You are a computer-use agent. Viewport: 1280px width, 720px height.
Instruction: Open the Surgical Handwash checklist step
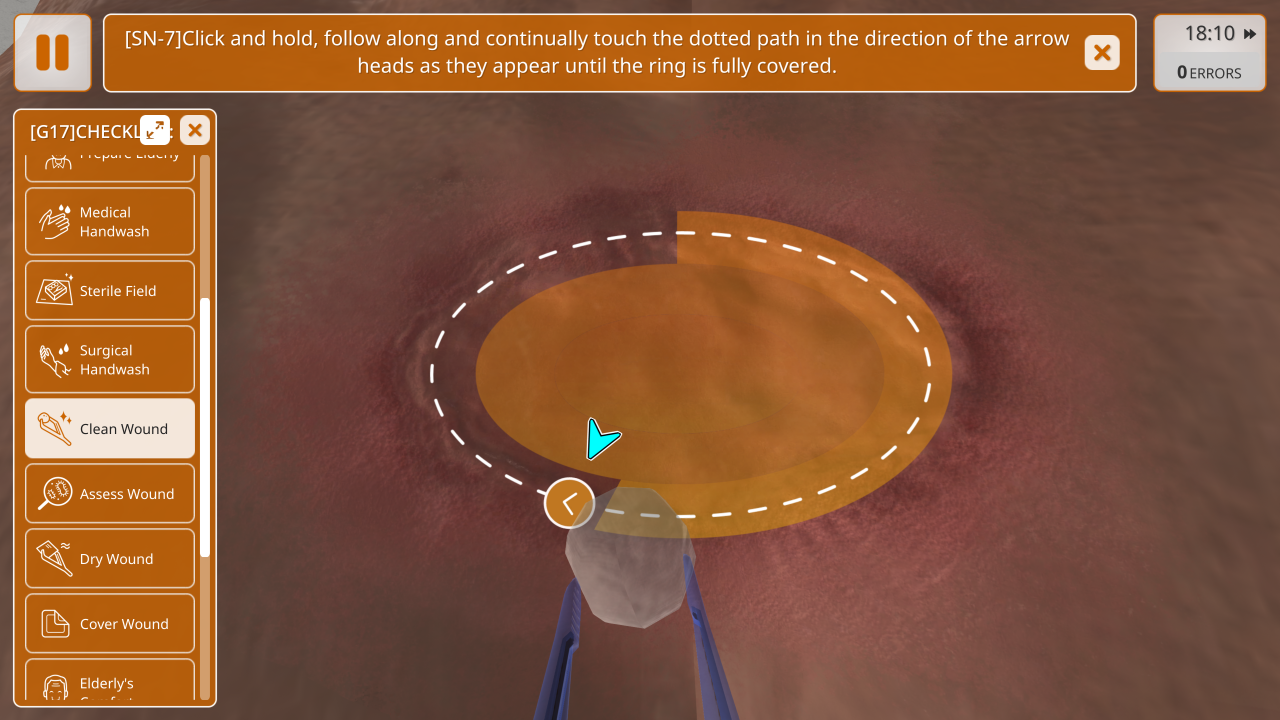110,360
